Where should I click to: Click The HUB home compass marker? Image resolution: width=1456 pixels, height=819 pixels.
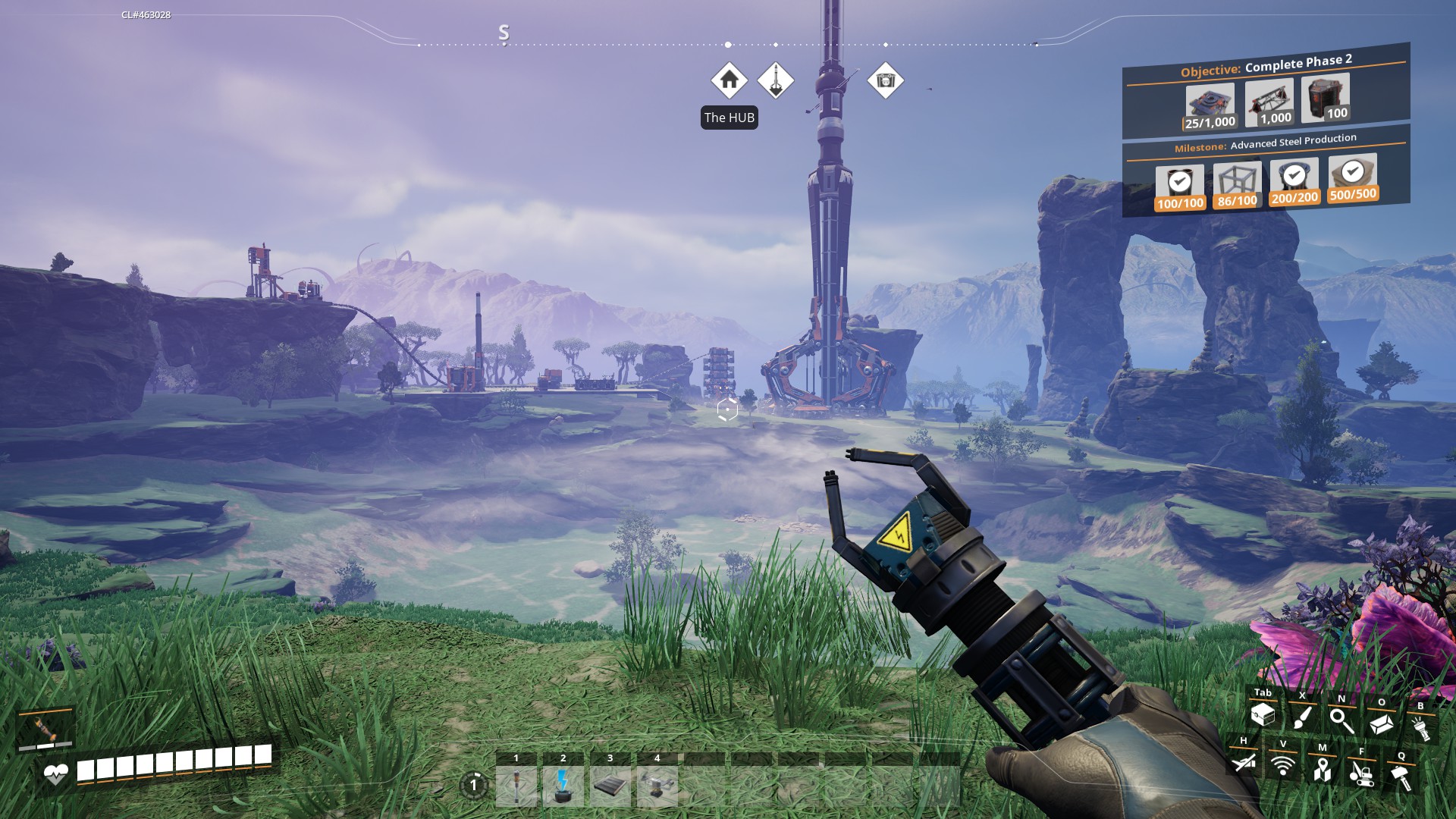point(729,80)
